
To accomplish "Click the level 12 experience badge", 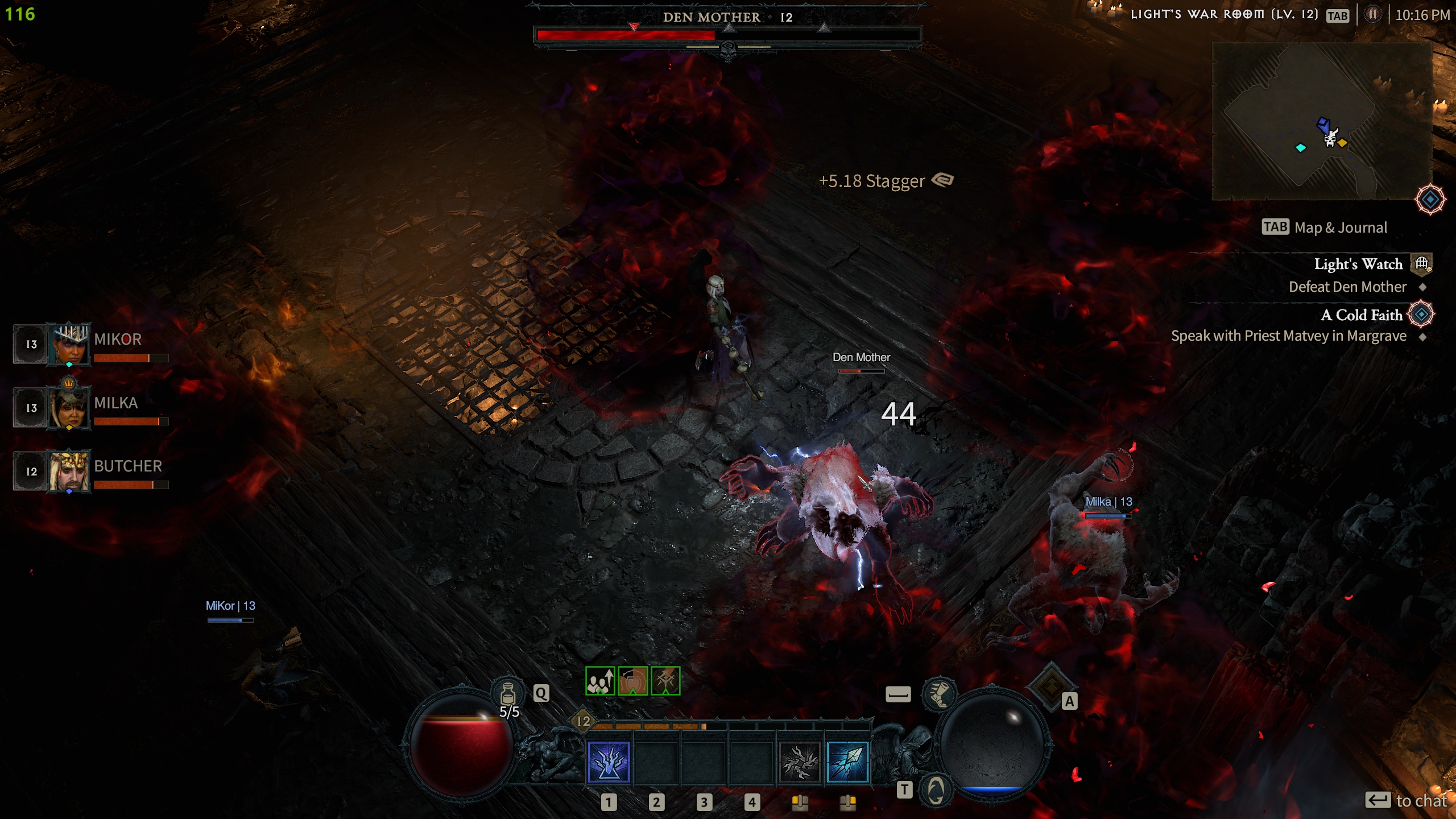I will pyautogui.click(x=584, y=721).
